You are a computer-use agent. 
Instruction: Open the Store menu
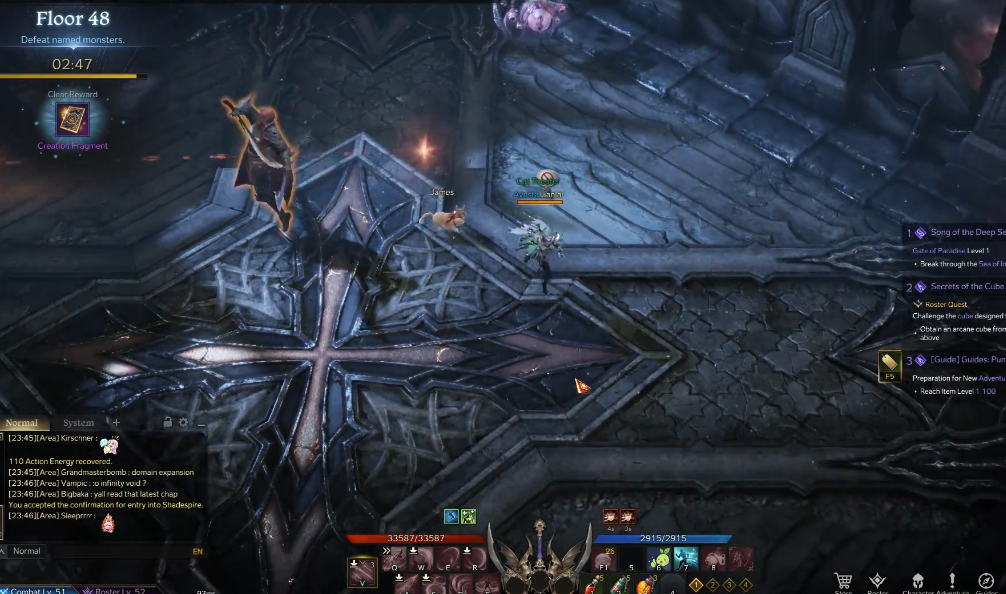click(x=843, y=582)
